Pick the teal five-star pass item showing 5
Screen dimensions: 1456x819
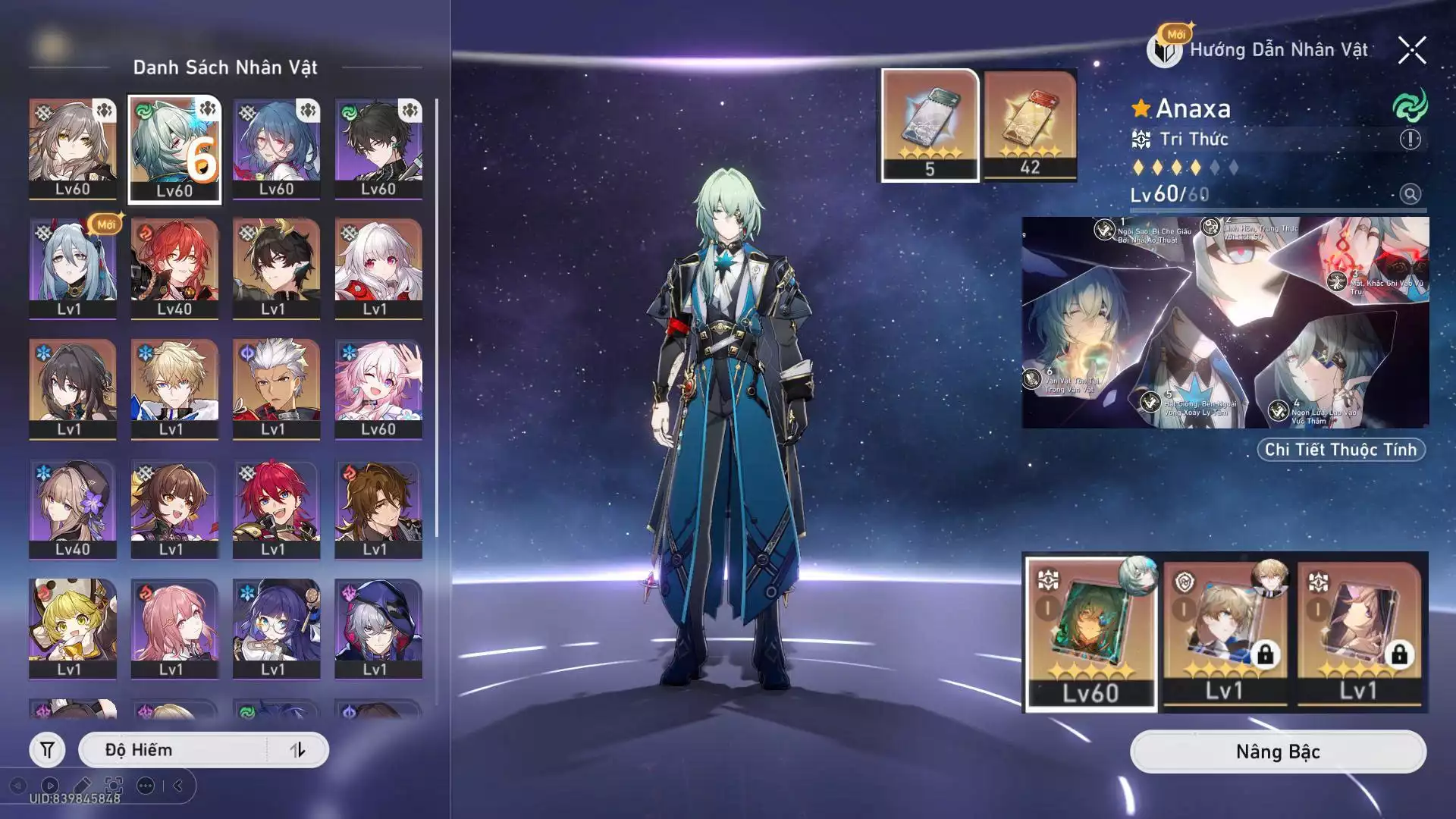tap(930, 125)
